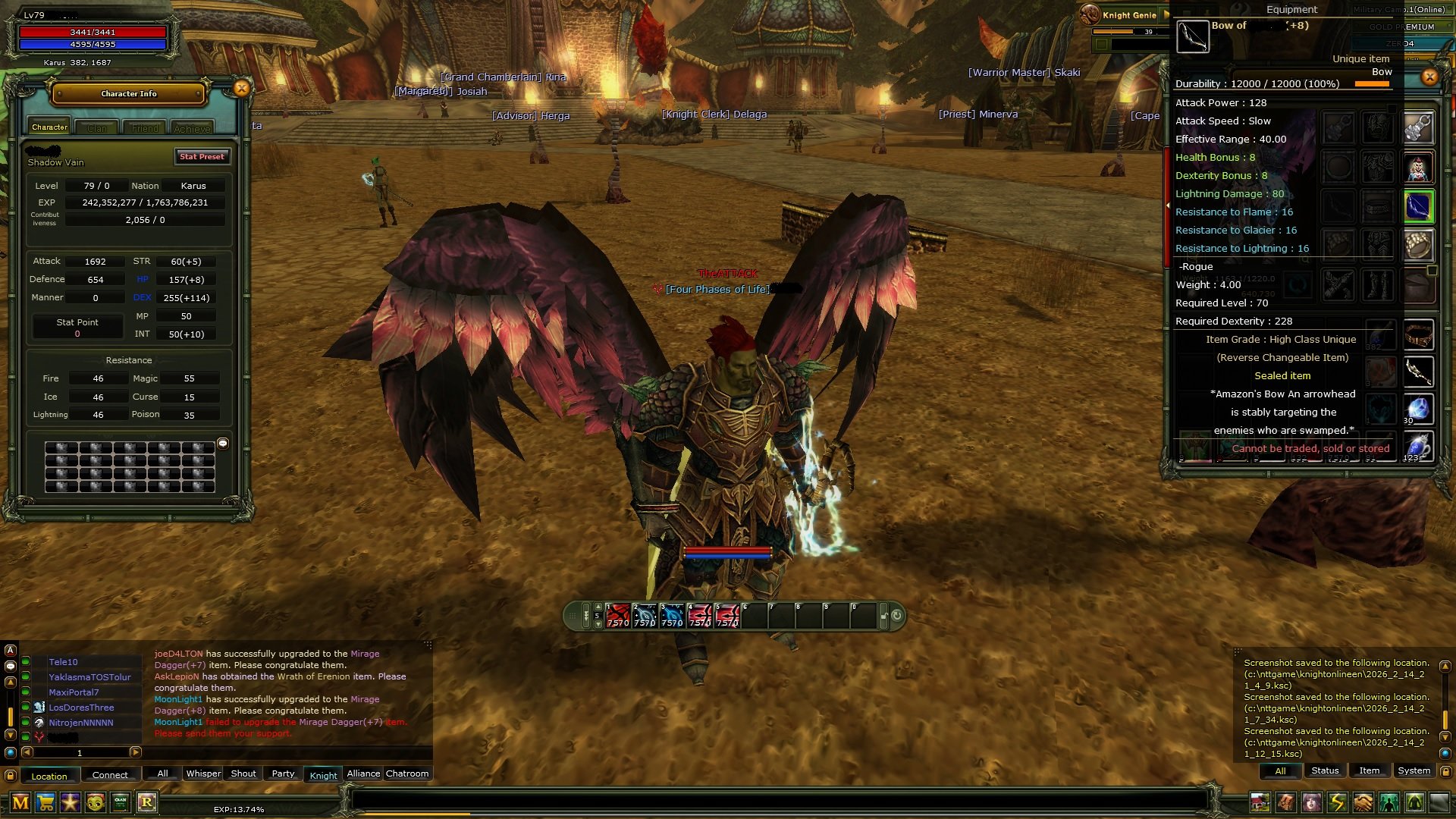Click the hotbar page switch arrow

598,607
